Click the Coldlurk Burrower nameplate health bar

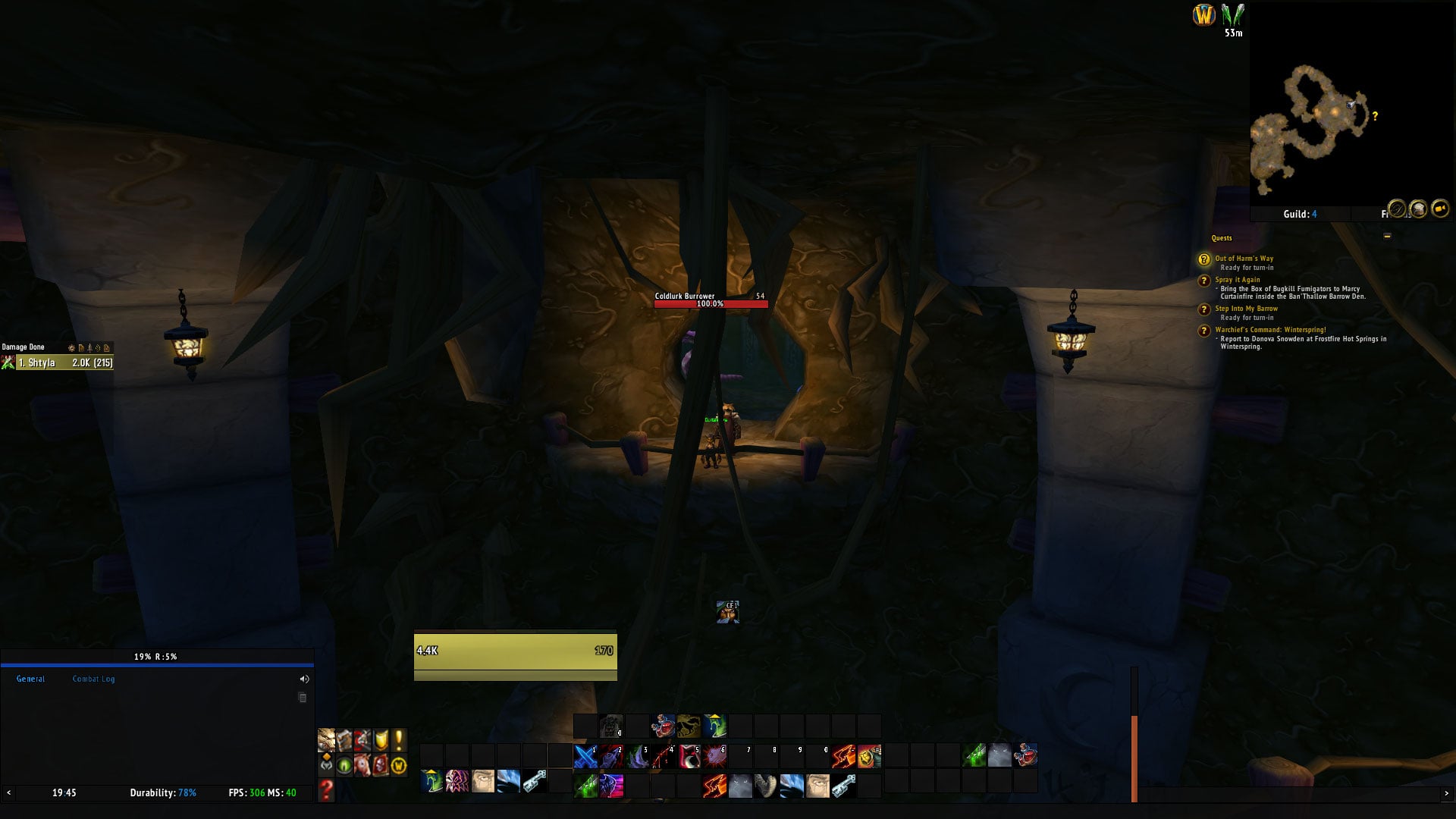[711, 304]
